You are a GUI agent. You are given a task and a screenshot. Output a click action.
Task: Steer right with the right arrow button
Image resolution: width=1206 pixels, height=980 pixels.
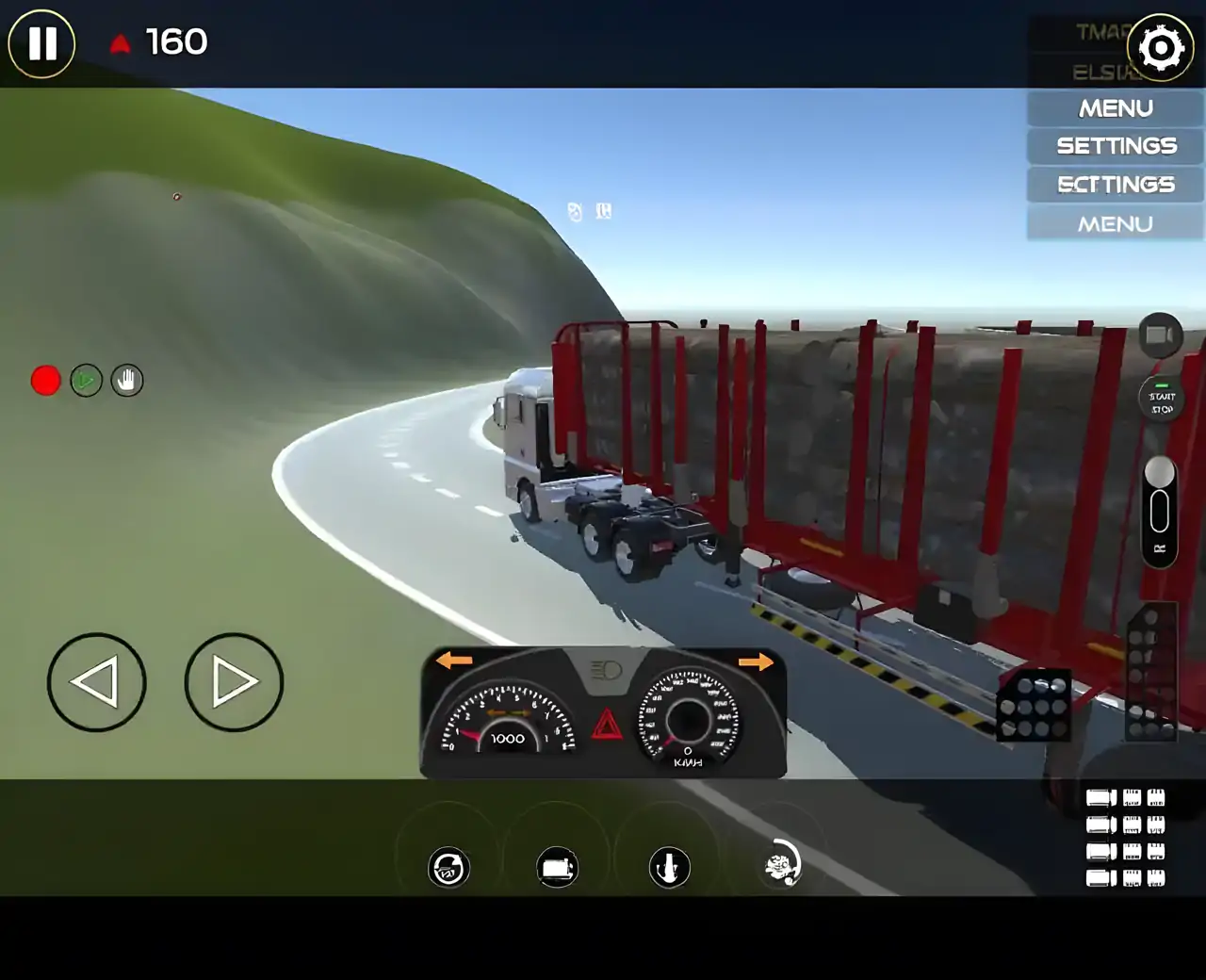click(234, 682)
